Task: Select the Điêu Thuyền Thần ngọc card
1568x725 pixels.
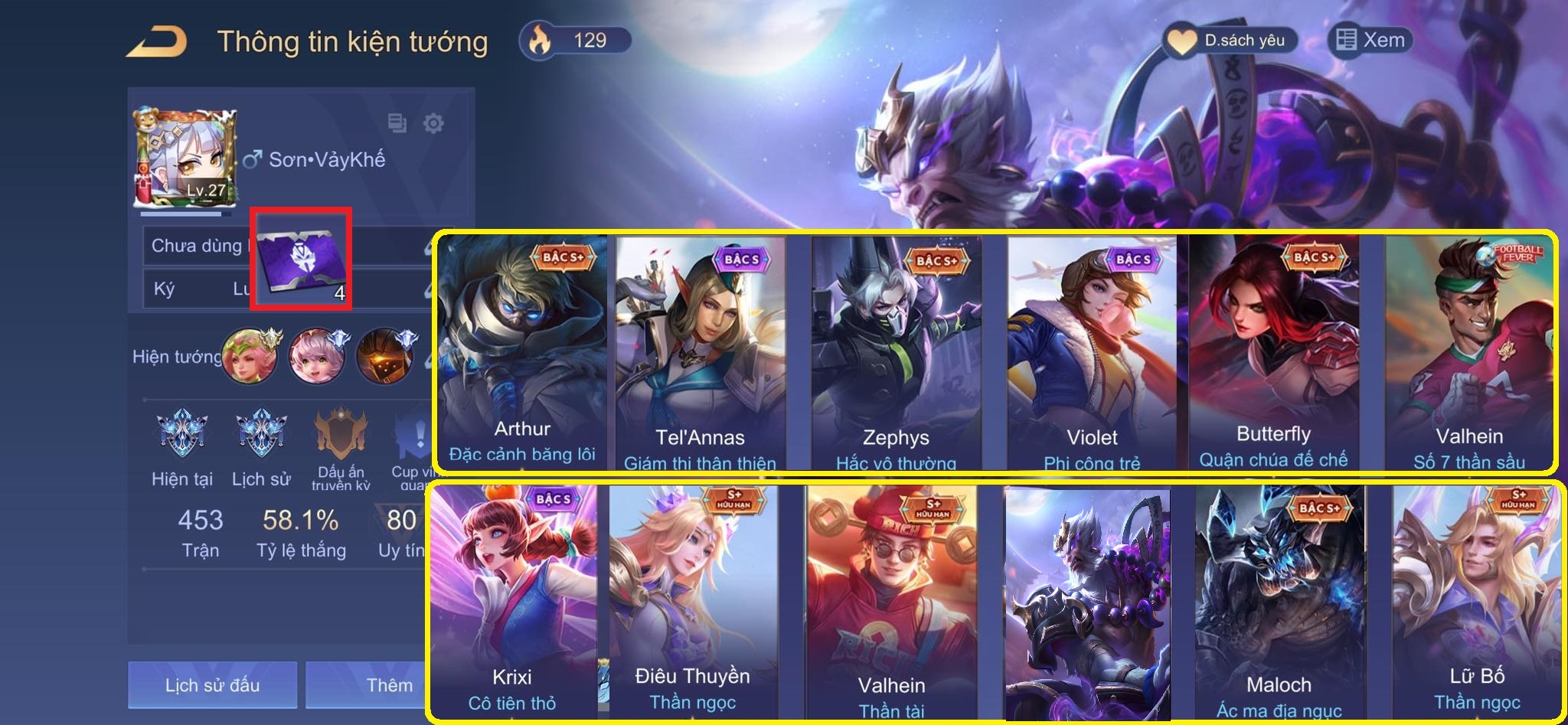Action: click(x=693, y=601)
